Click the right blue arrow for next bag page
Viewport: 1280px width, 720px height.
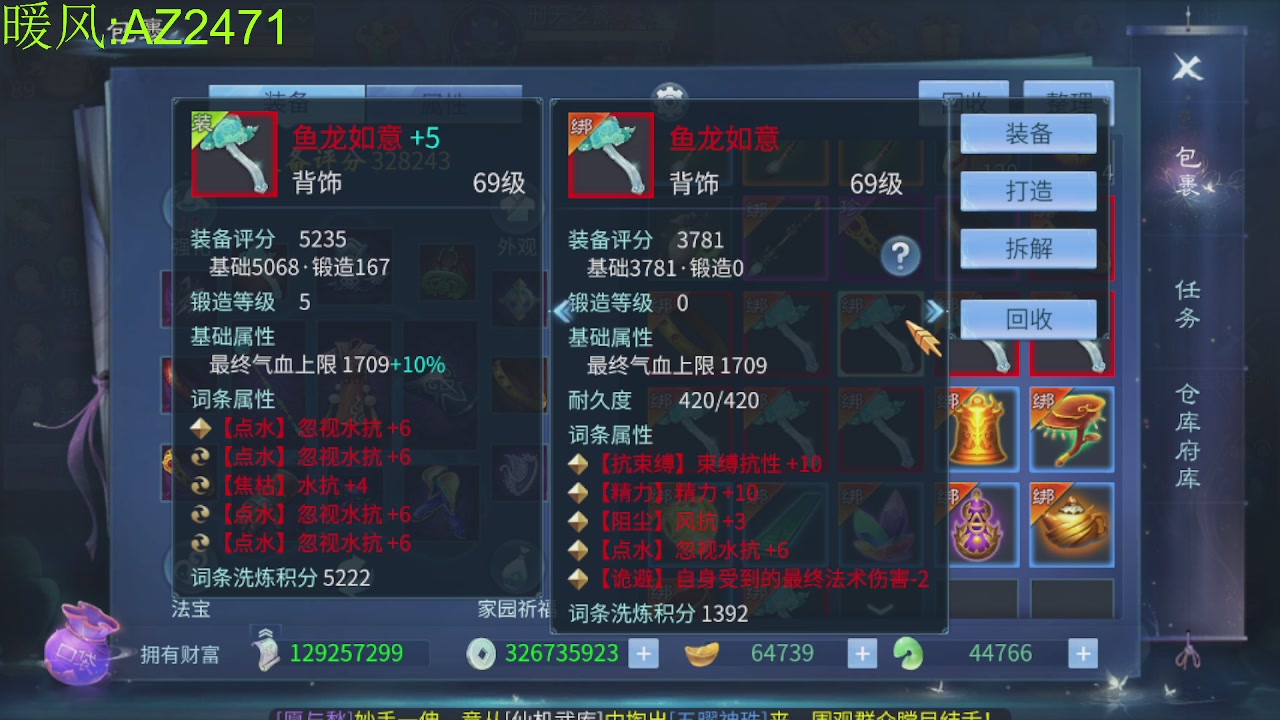(935, 312)
